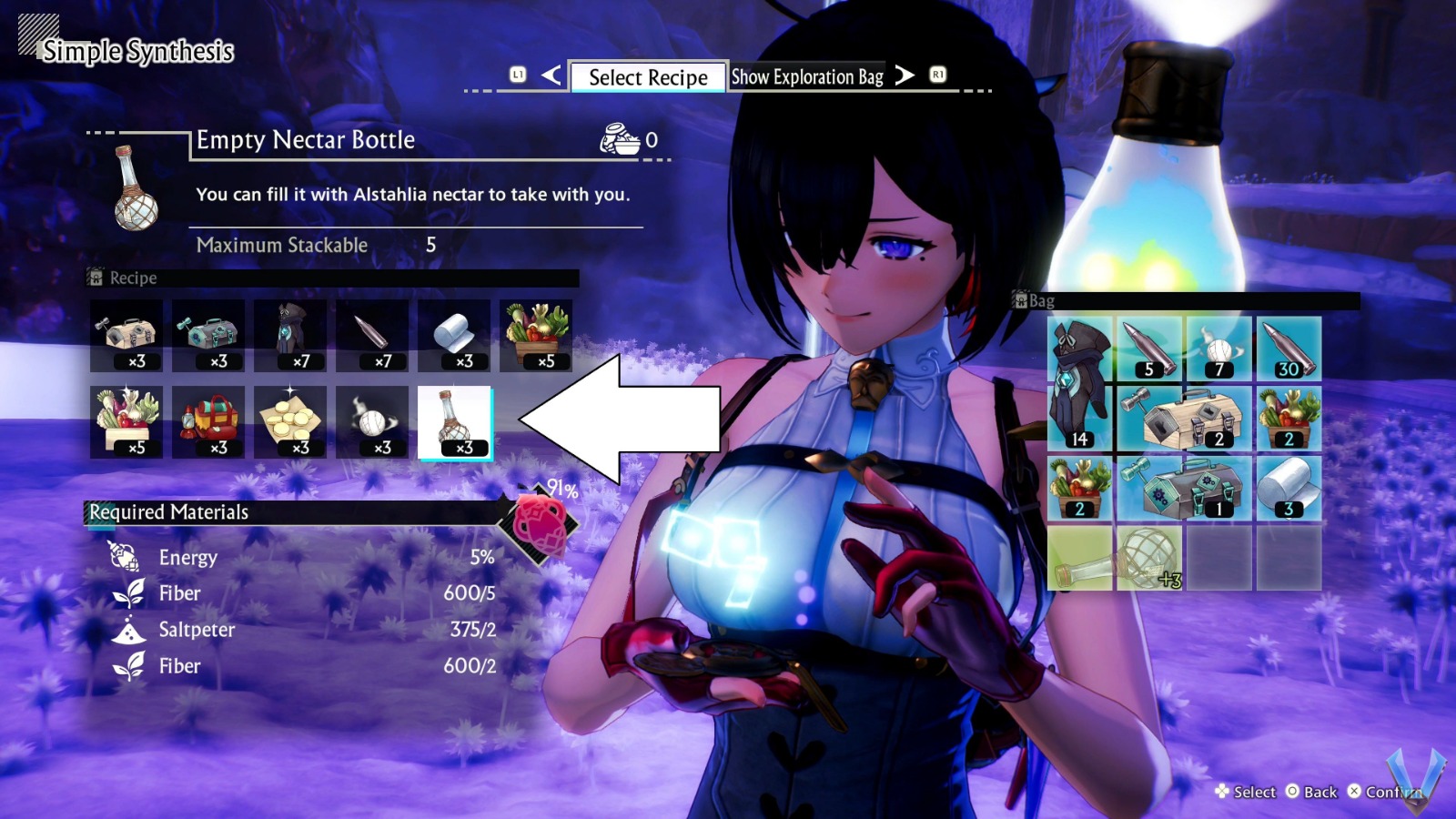Image resolution: width=1456 pixels, height=819 pixels.
Task: Click the nectar bottle preview in Bag
Action: tap(1115, 558)
